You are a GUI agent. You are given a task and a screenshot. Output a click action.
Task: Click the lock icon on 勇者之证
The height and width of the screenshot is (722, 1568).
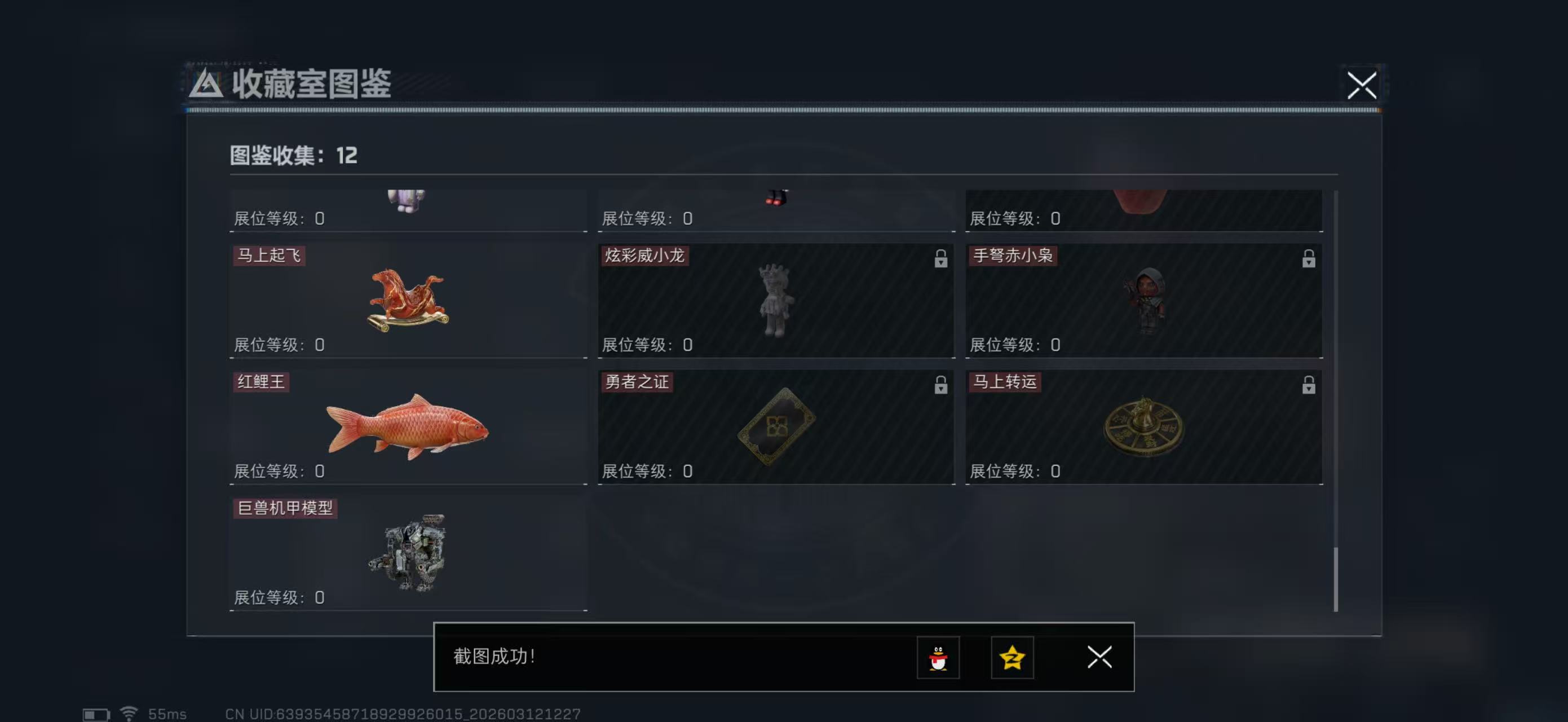[x=942, y=385]
